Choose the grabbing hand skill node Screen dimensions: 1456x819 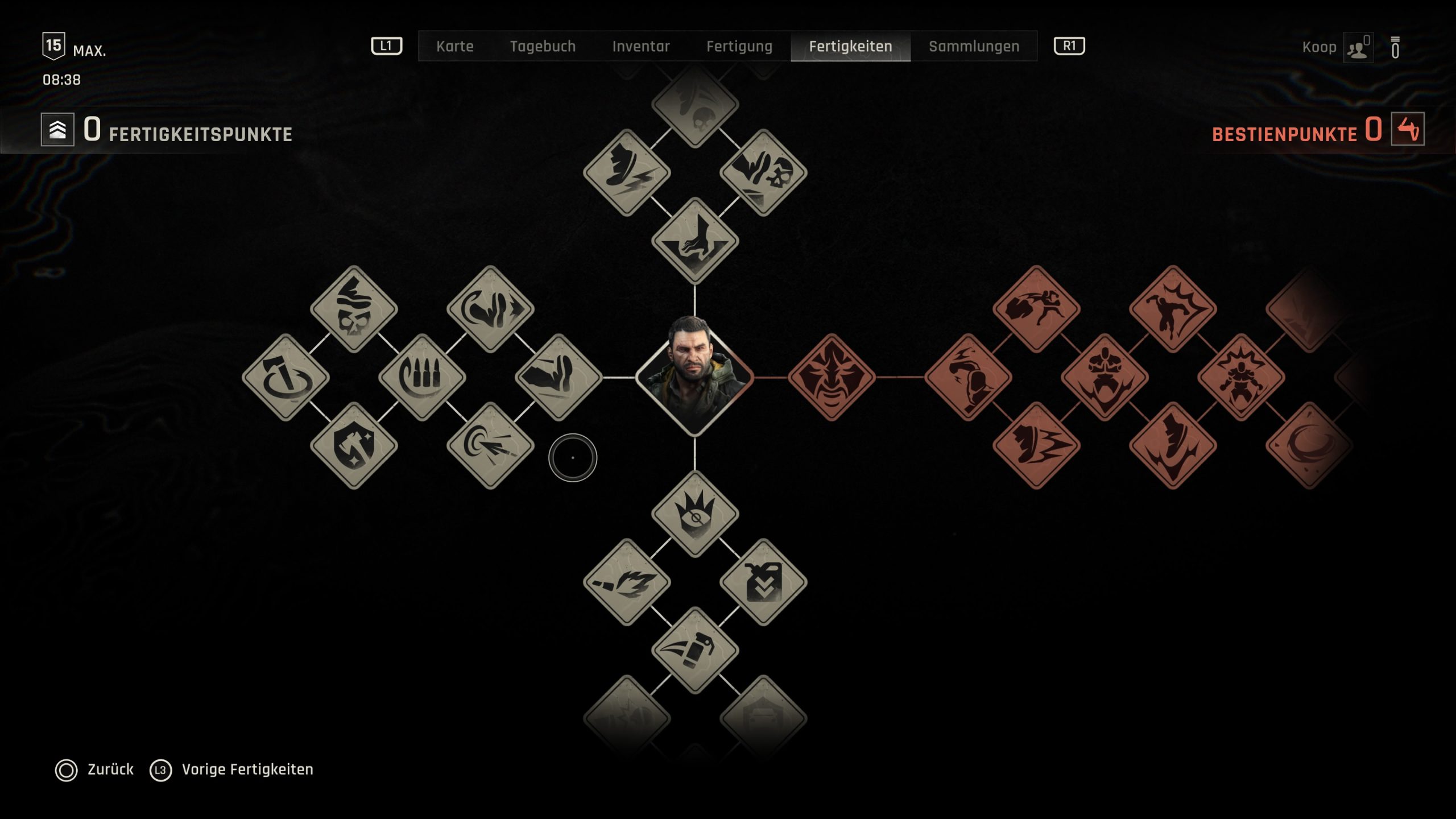pos(695,241)
